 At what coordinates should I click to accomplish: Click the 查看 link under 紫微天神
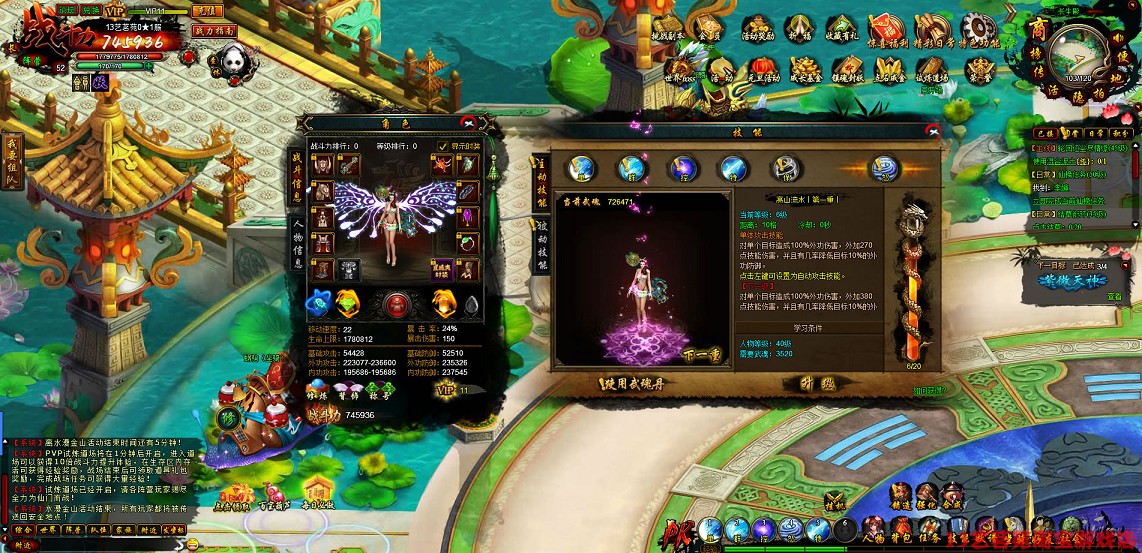click(x=1114, y=297)
